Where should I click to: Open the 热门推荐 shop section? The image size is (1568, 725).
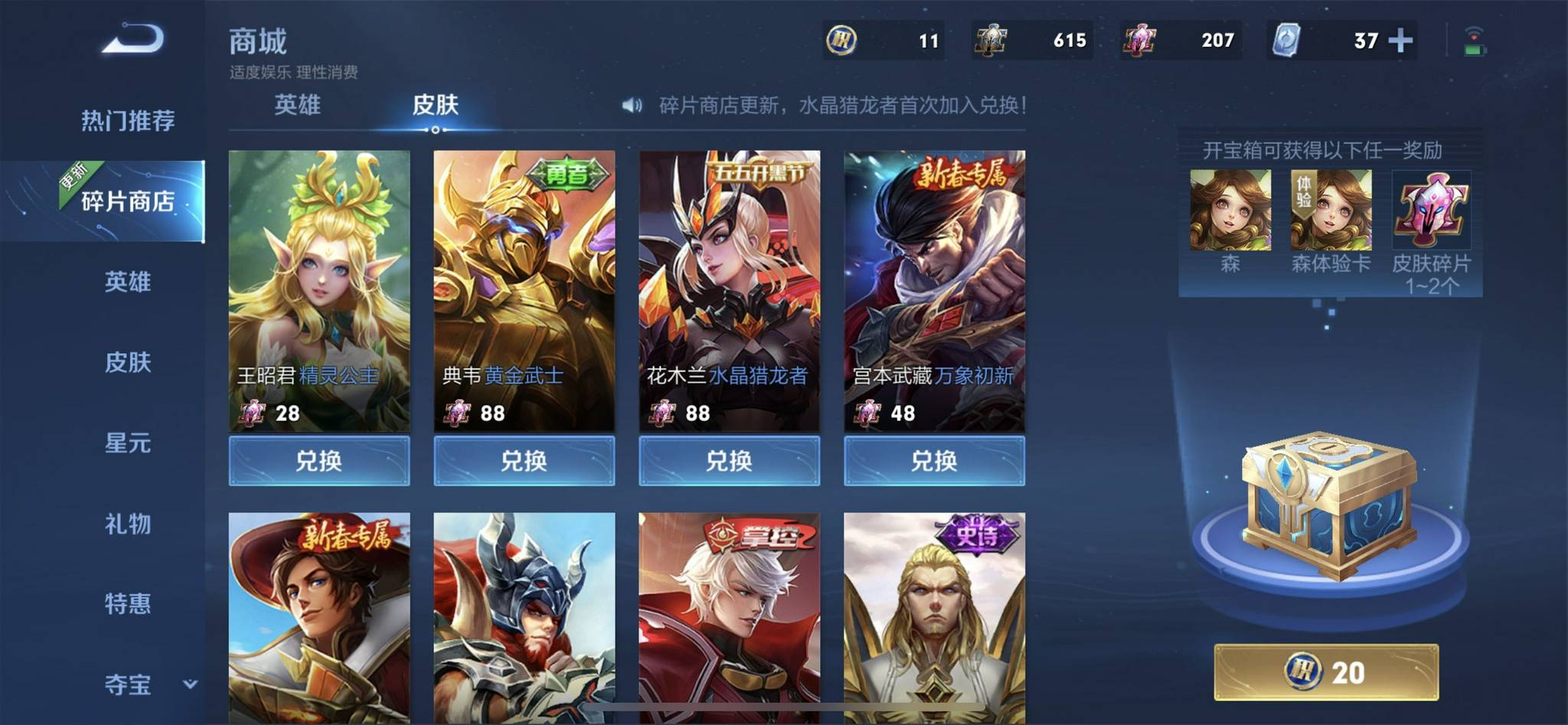(128, 120)
